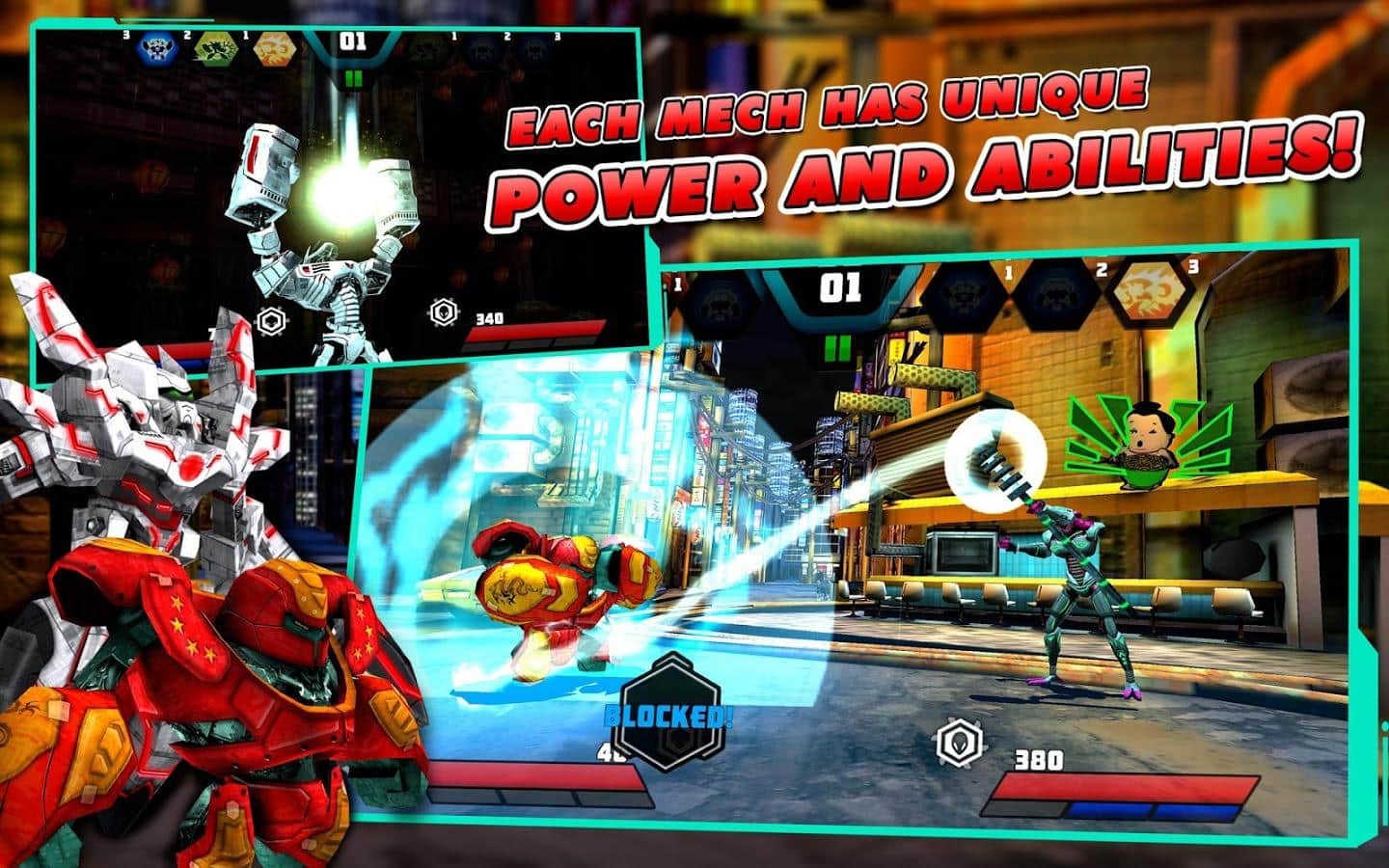Activate the orange dragon hexagon numbered 1
Image resolution: width=1389 pixels, height=868 pixels.
tap(274, 49)
